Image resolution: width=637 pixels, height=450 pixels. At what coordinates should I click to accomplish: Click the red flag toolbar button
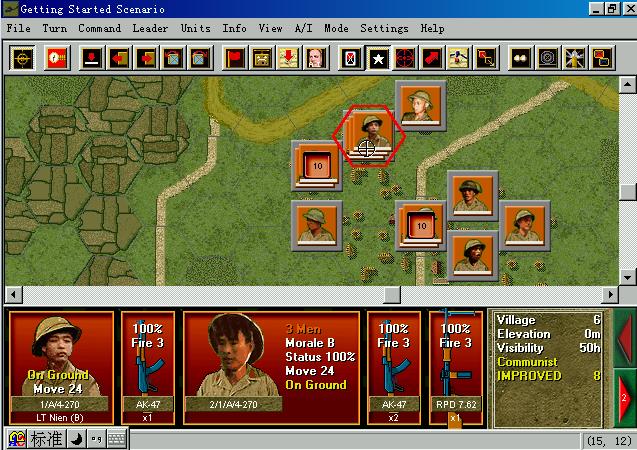[x=236, y=57]
